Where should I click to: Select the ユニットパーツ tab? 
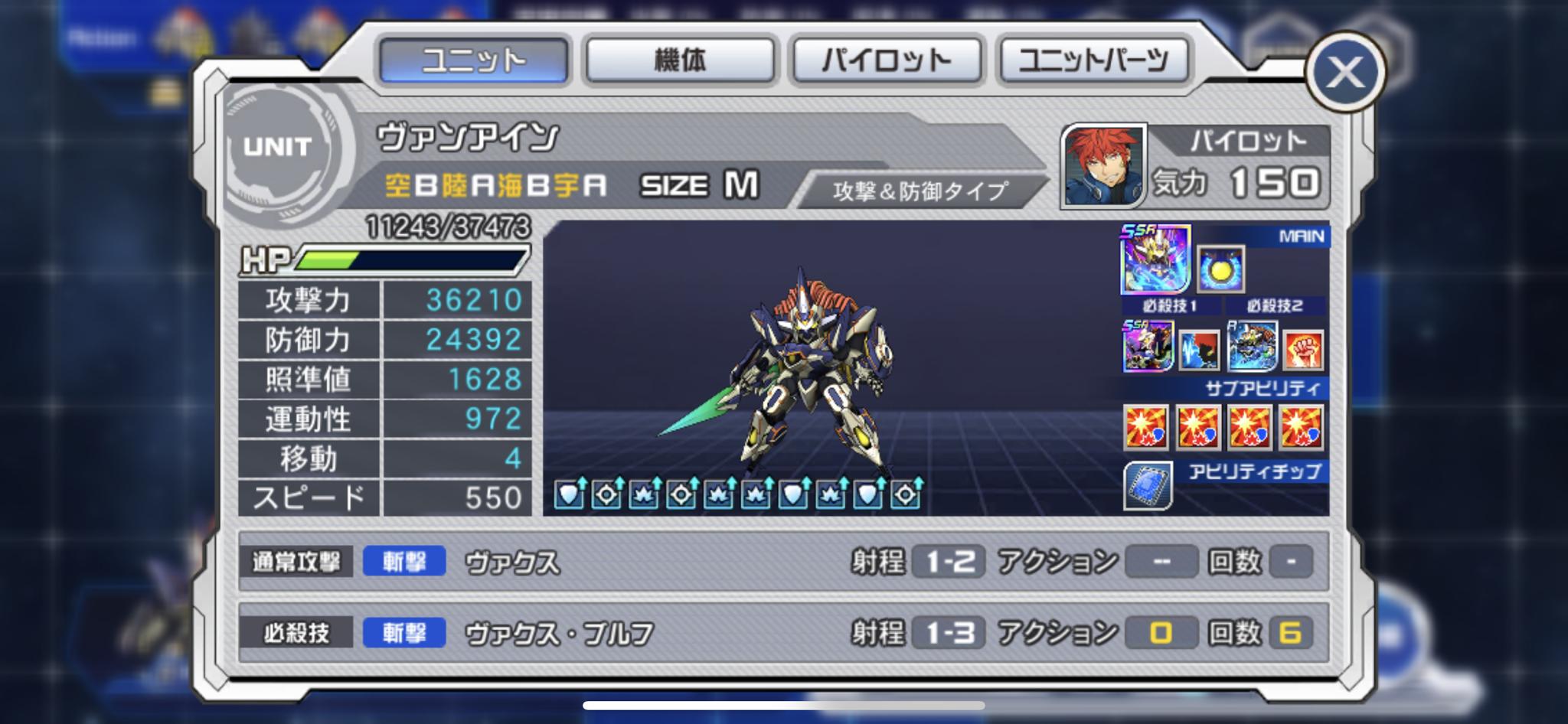1093,60
